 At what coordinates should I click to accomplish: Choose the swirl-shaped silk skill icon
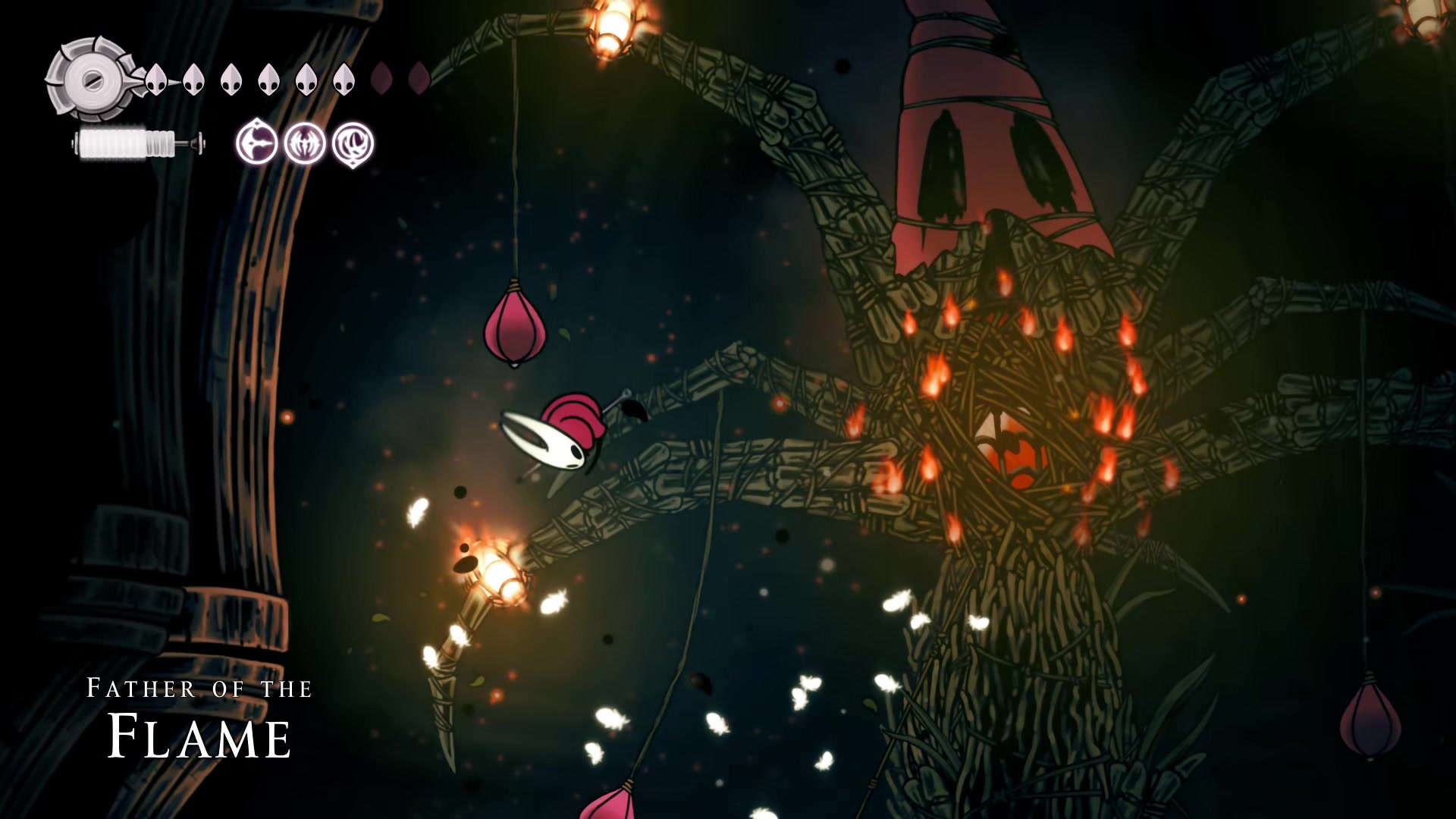coord(353,143)
